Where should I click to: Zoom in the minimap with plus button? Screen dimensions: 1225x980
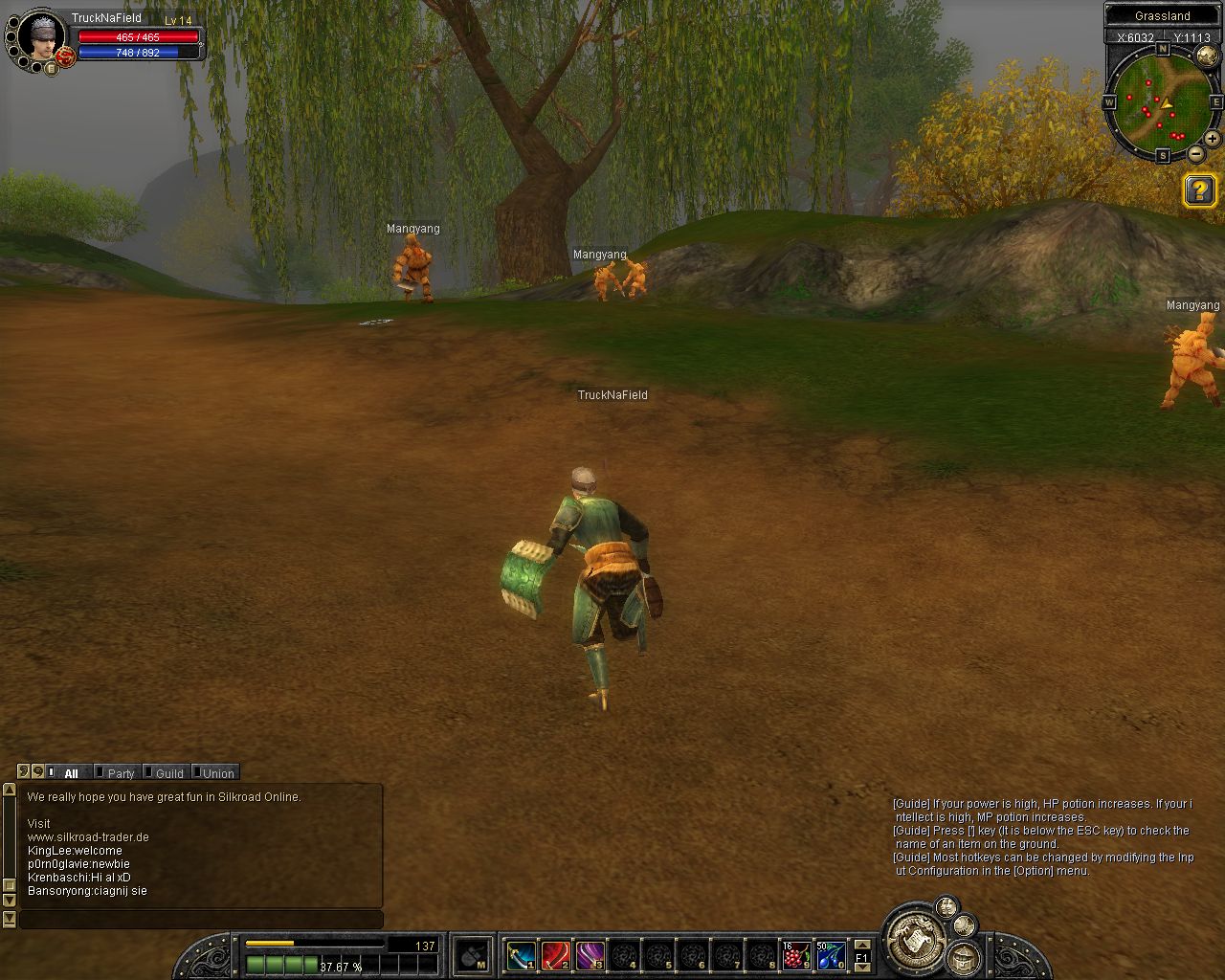pyautogui.click(x=1212, y=139)
